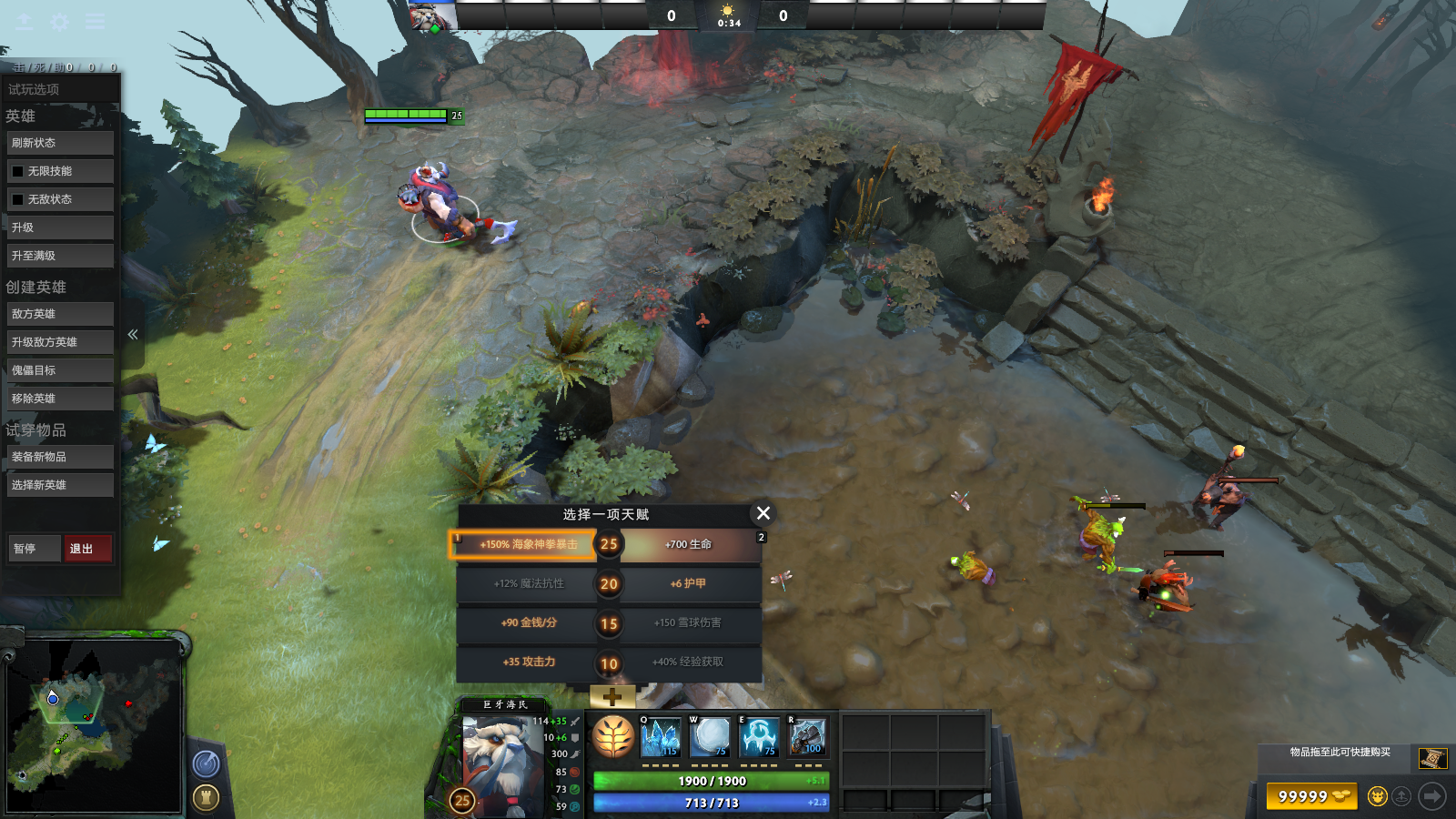Click the 升至满级 max level button

pyautogui.click(x=60, y=256)
